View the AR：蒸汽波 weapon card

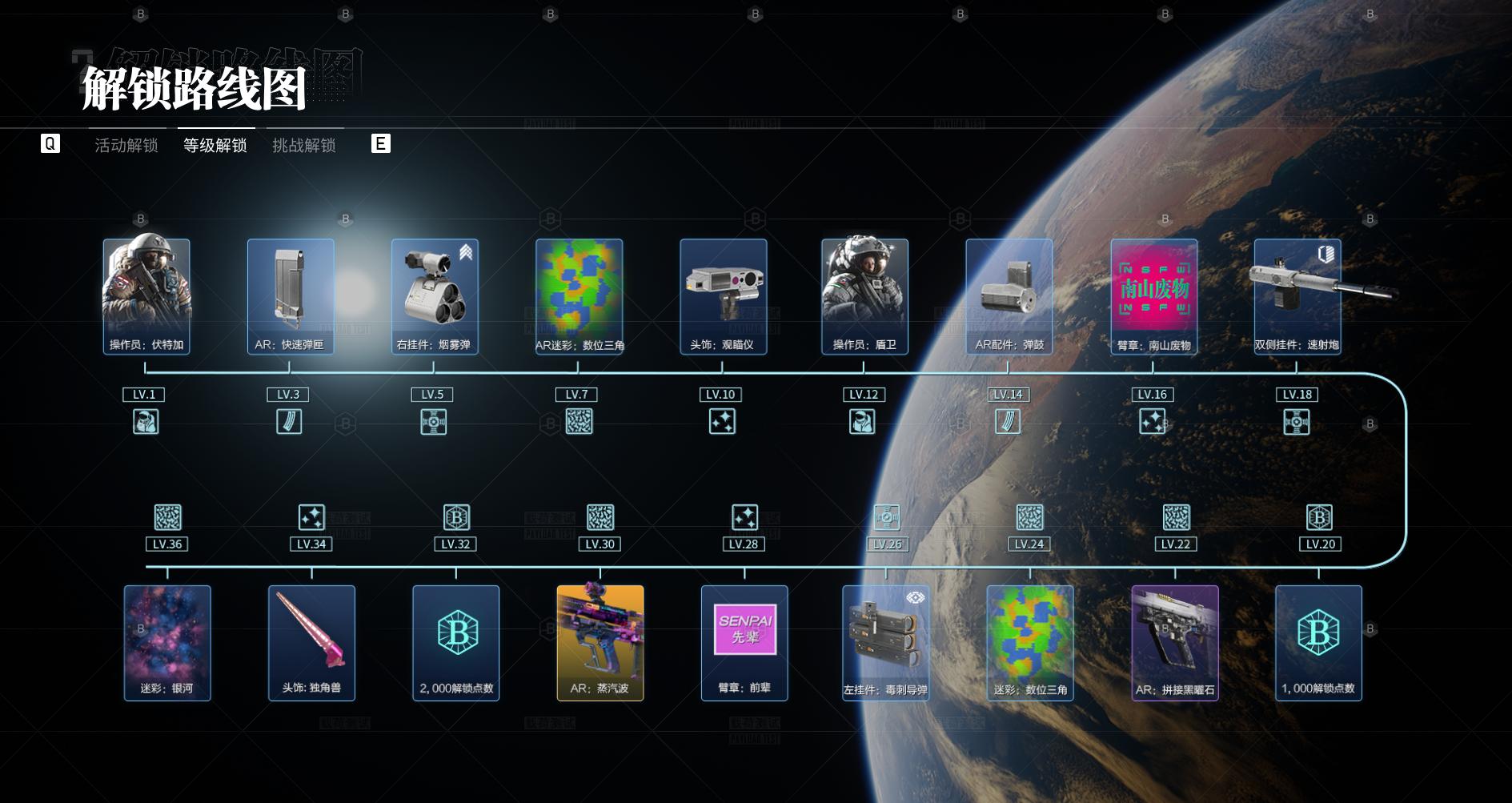click(600, 643)
